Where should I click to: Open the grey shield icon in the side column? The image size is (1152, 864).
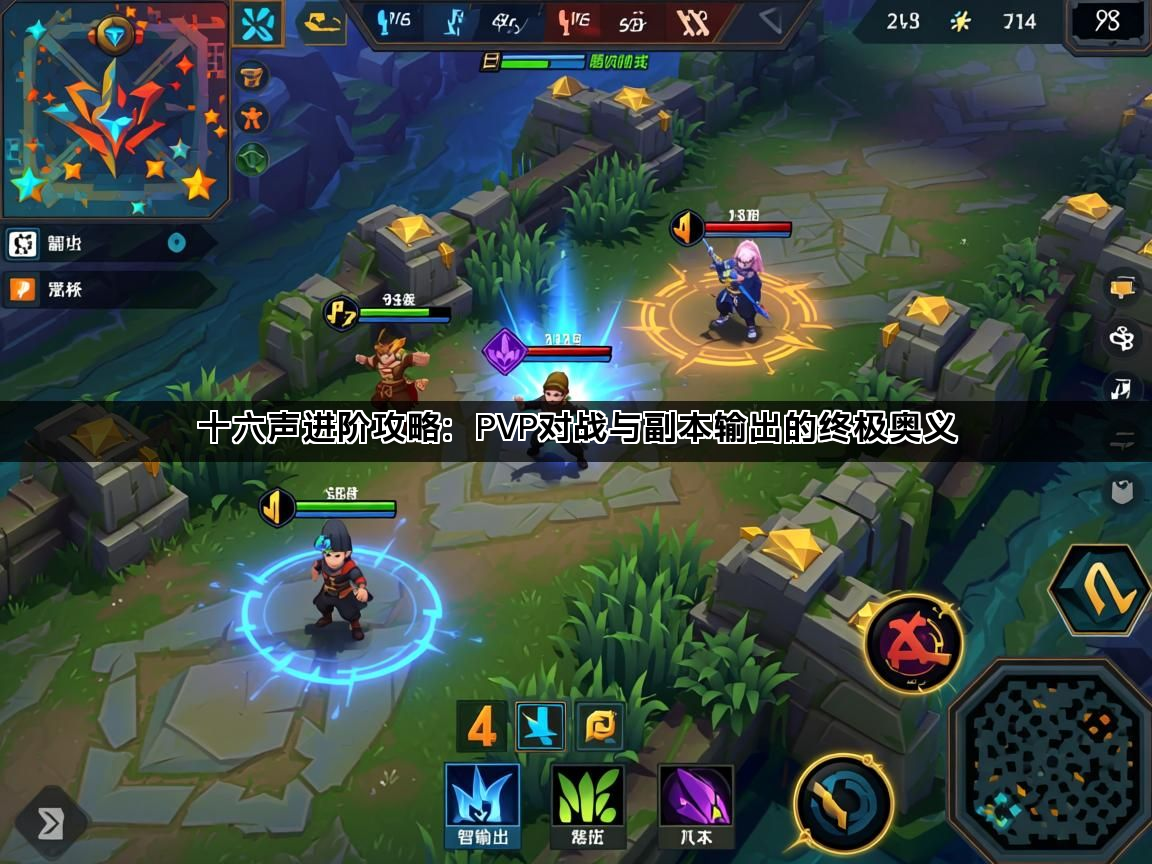pos(1122,491)
